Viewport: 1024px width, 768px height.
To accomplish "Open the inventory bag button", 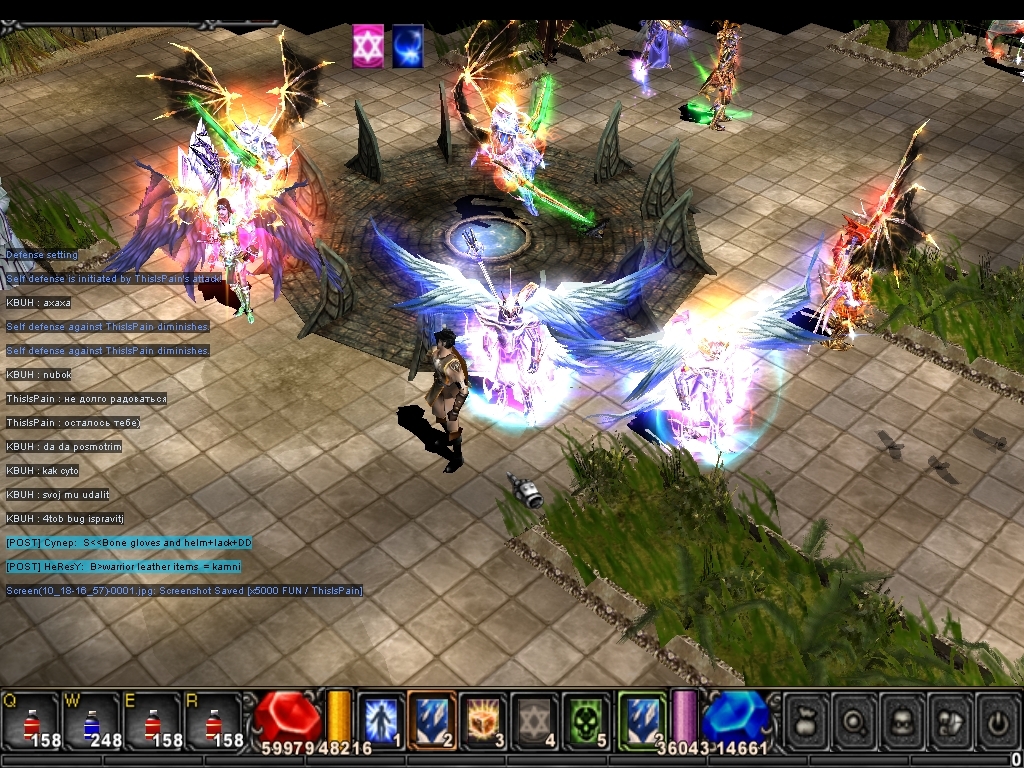I will [x=806, y=720].
